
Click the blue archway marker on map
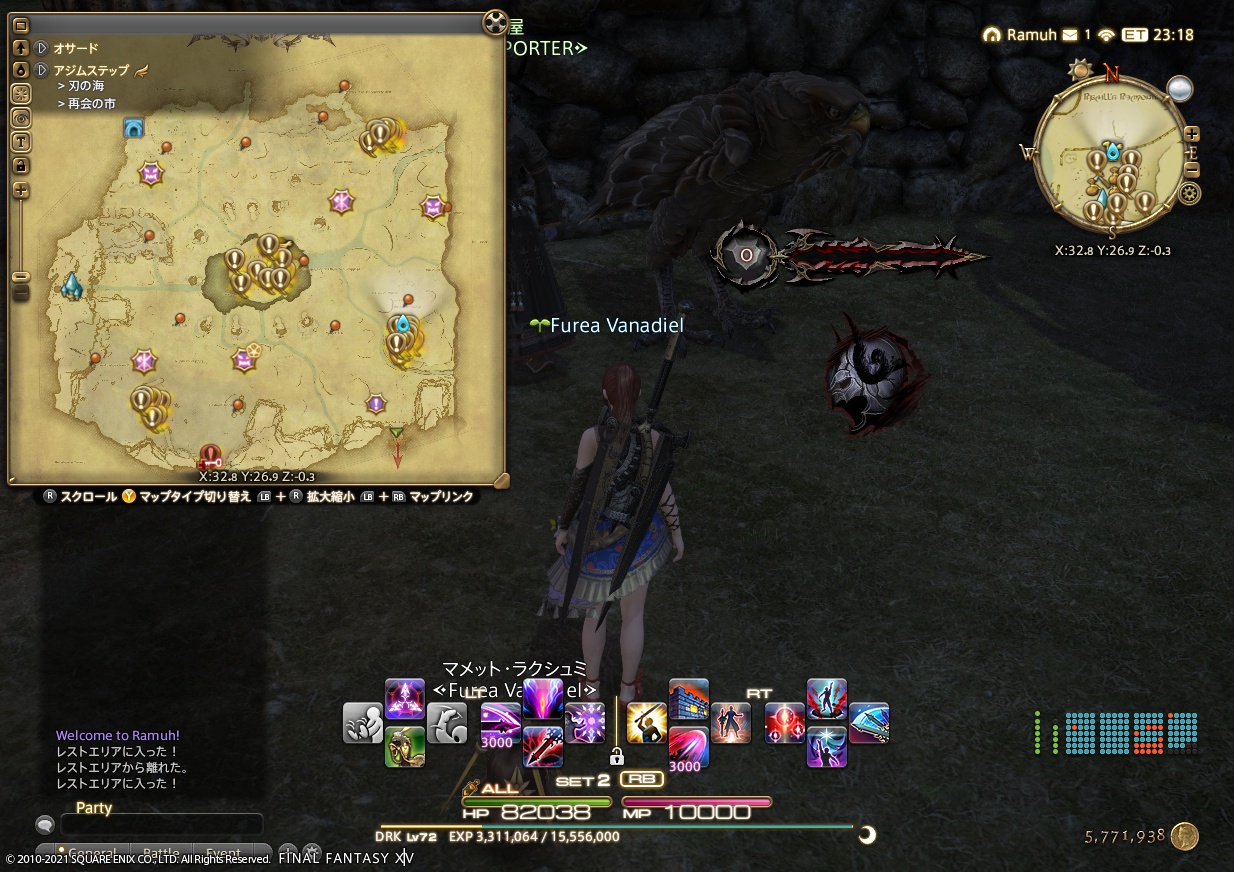point(133,127)
